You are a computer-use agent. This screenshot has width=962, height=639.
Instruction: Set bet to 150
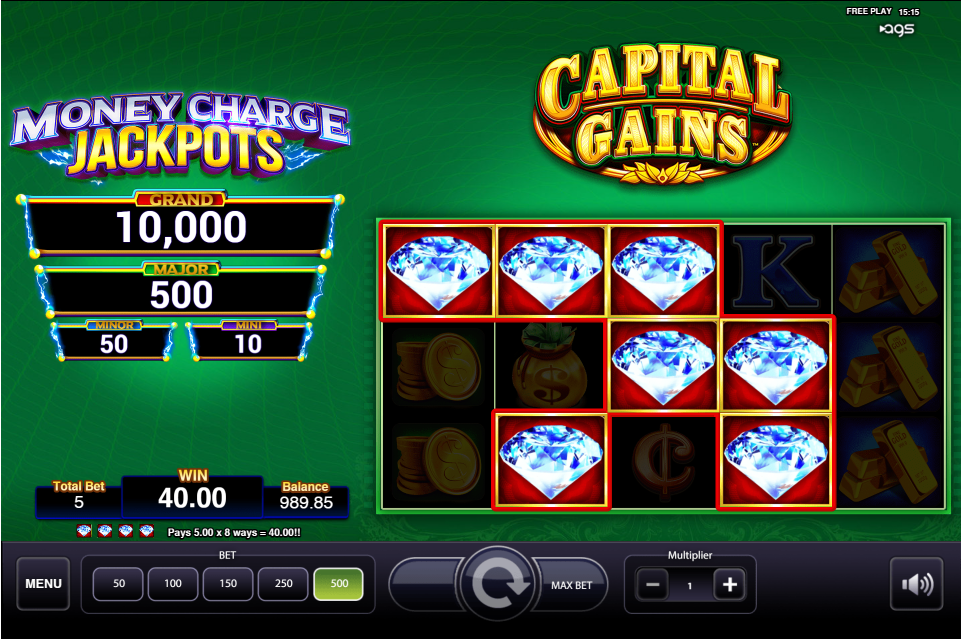(228, 584)
